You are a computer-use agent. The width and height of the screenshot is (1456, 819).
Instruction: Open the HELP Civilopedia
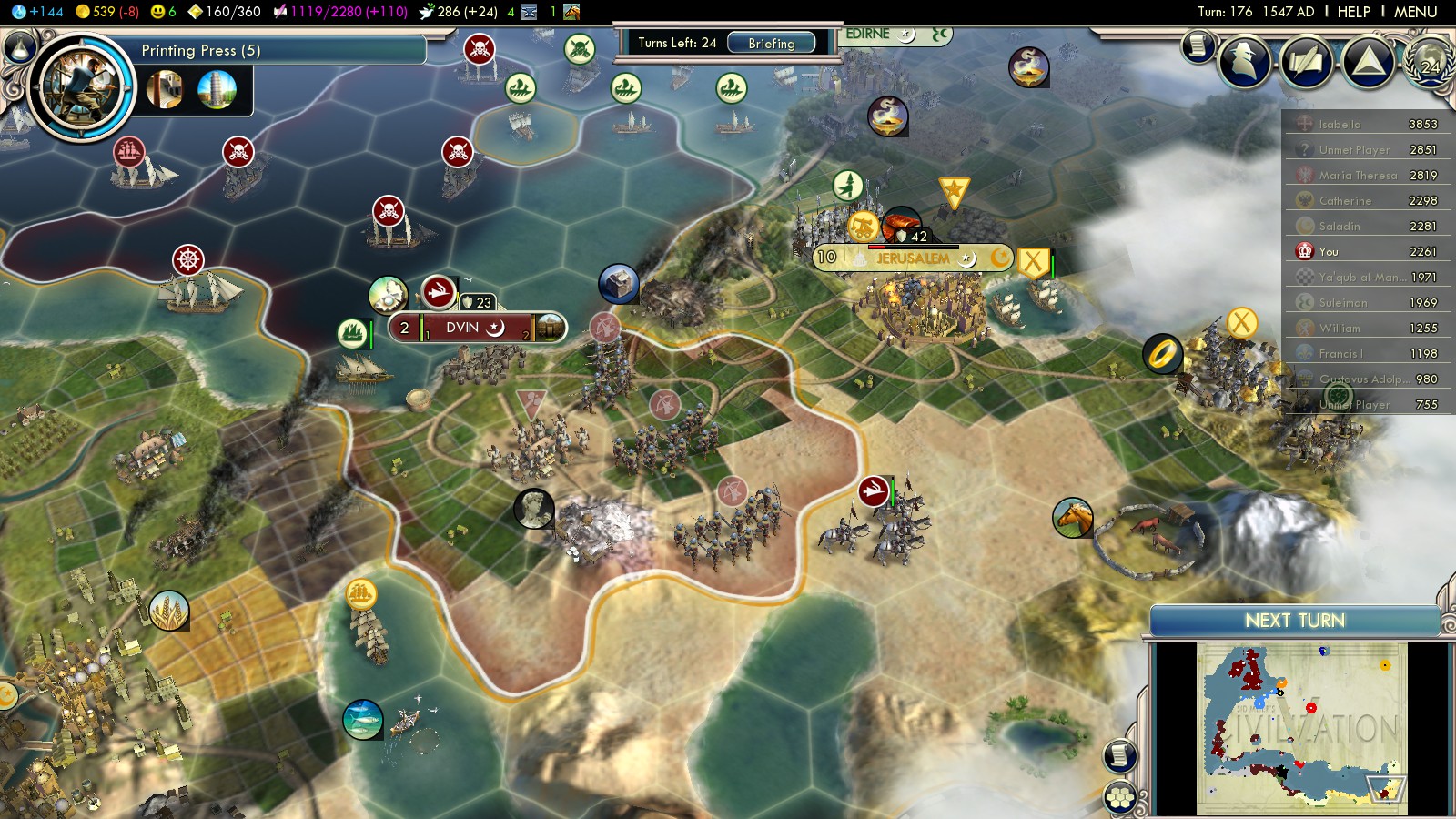1353,12
